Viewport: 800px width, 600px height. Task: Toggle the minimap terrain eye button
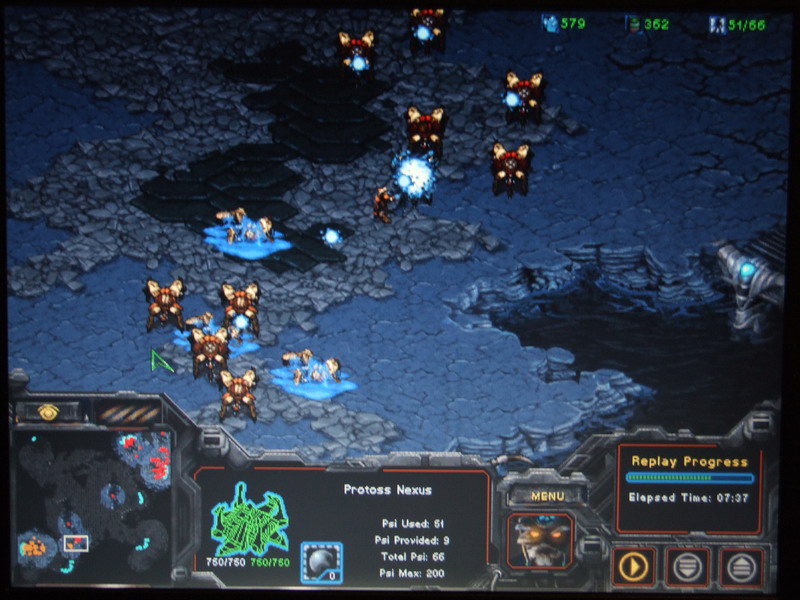(47, 411)
